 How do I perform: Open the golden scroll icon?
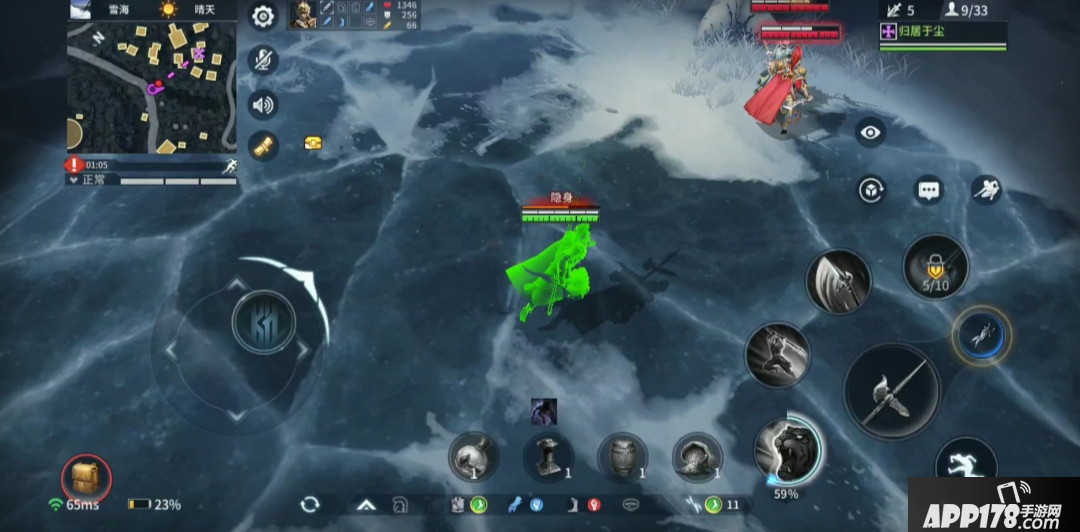point(263,146)
